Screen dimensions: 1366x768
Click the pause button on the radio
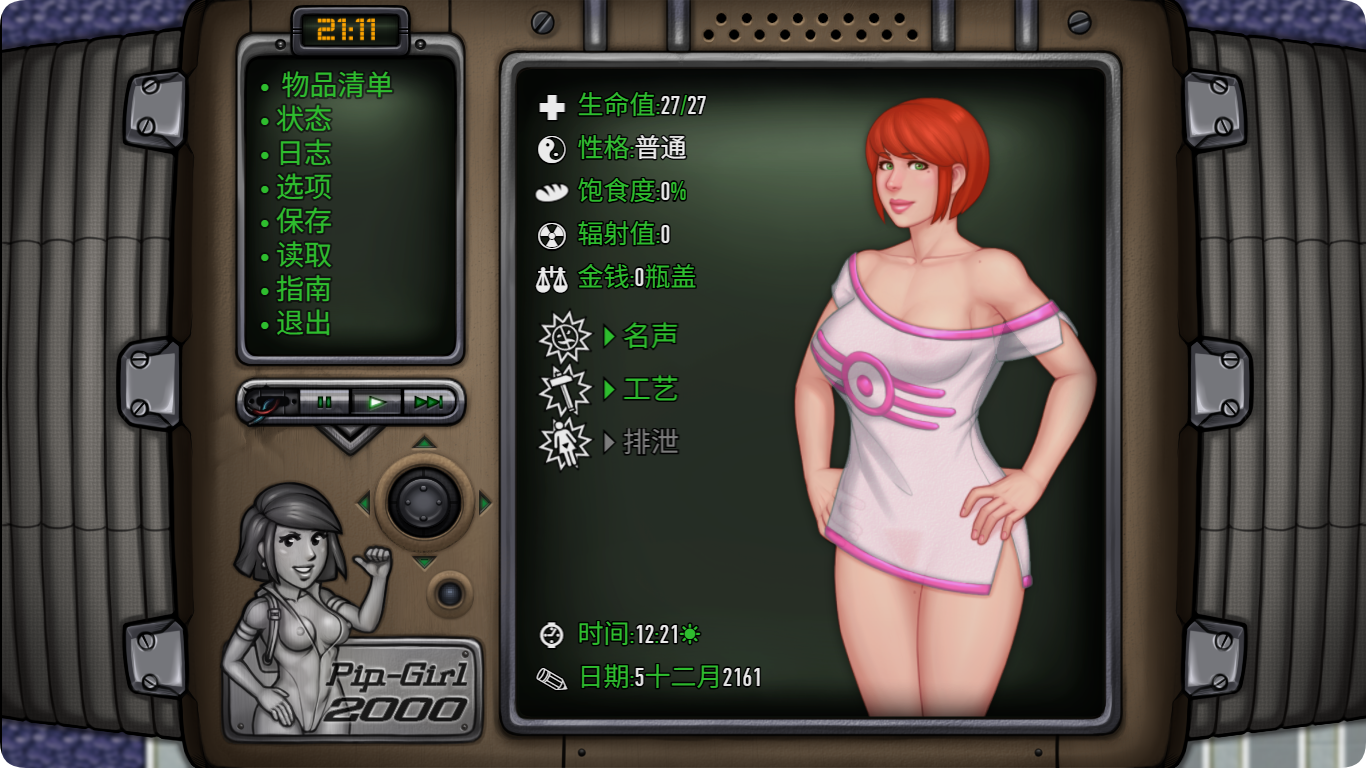coord(324,402)
